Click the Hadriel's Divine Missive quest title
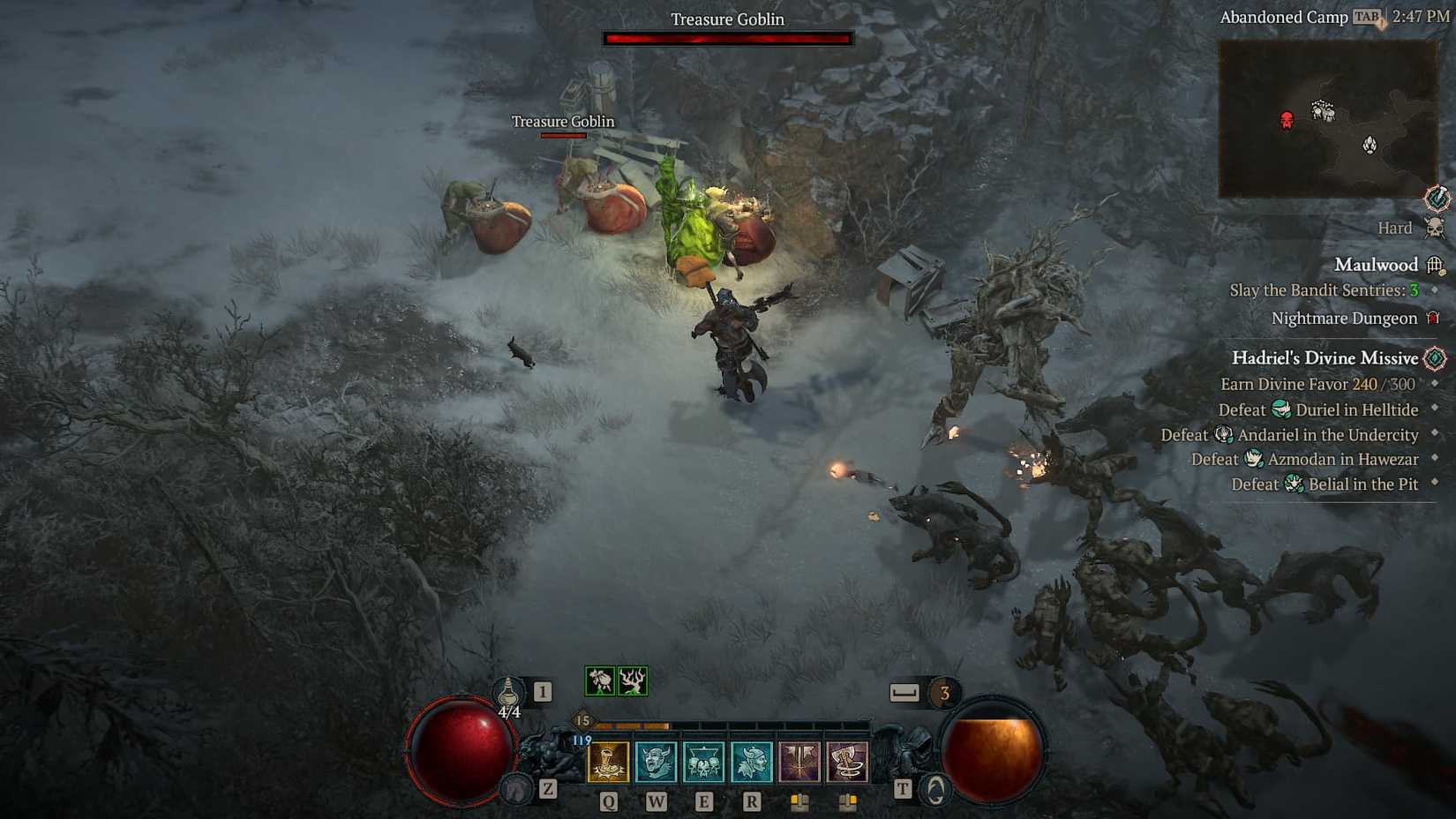 point(1326,358)
